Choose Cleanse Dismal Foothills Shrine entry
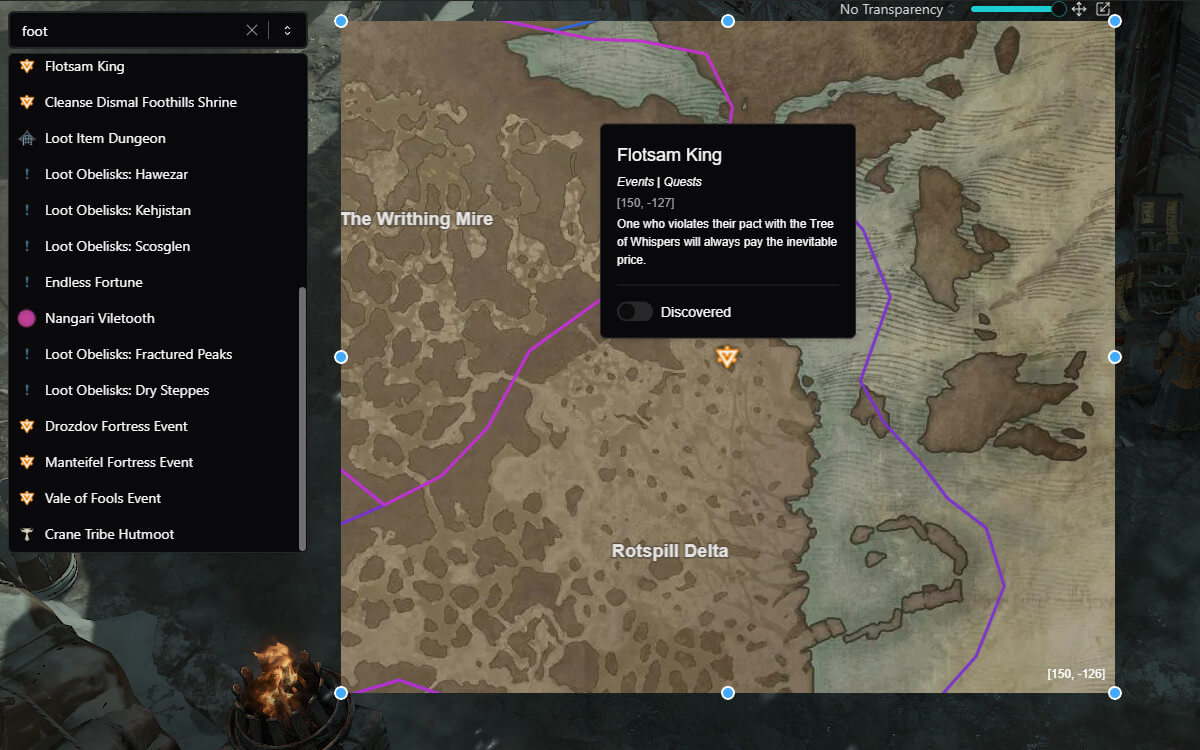 point(140,103)
